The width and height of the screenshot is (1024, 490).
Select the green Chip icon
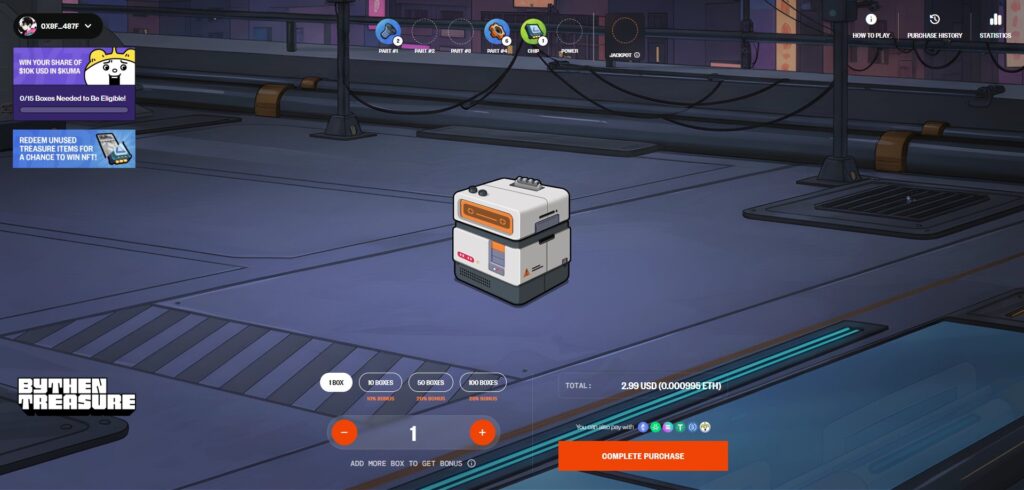coord(533,32)
